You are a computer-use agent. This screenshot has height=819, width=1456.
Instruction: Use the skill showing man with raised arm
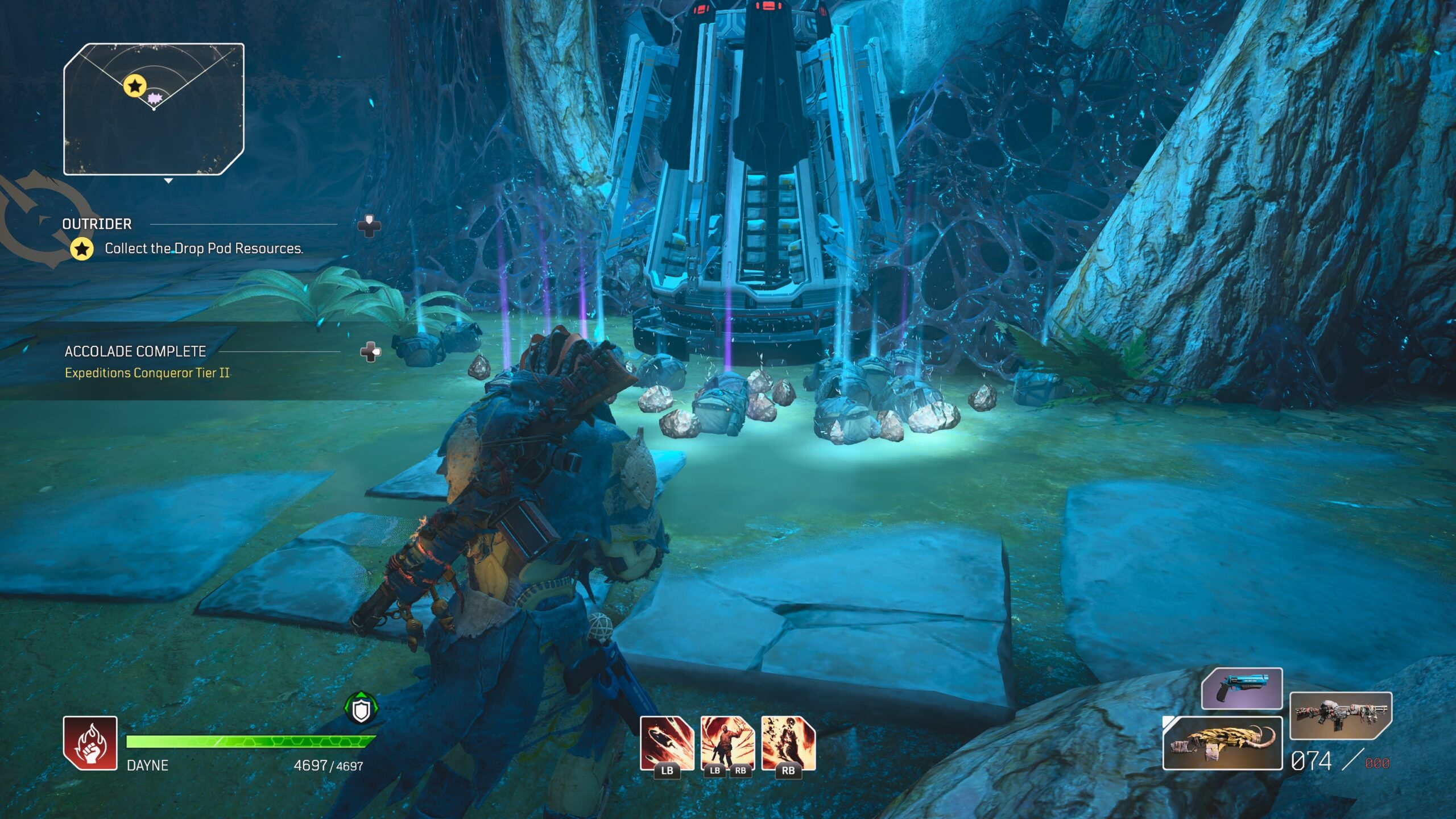pos(727,743)
